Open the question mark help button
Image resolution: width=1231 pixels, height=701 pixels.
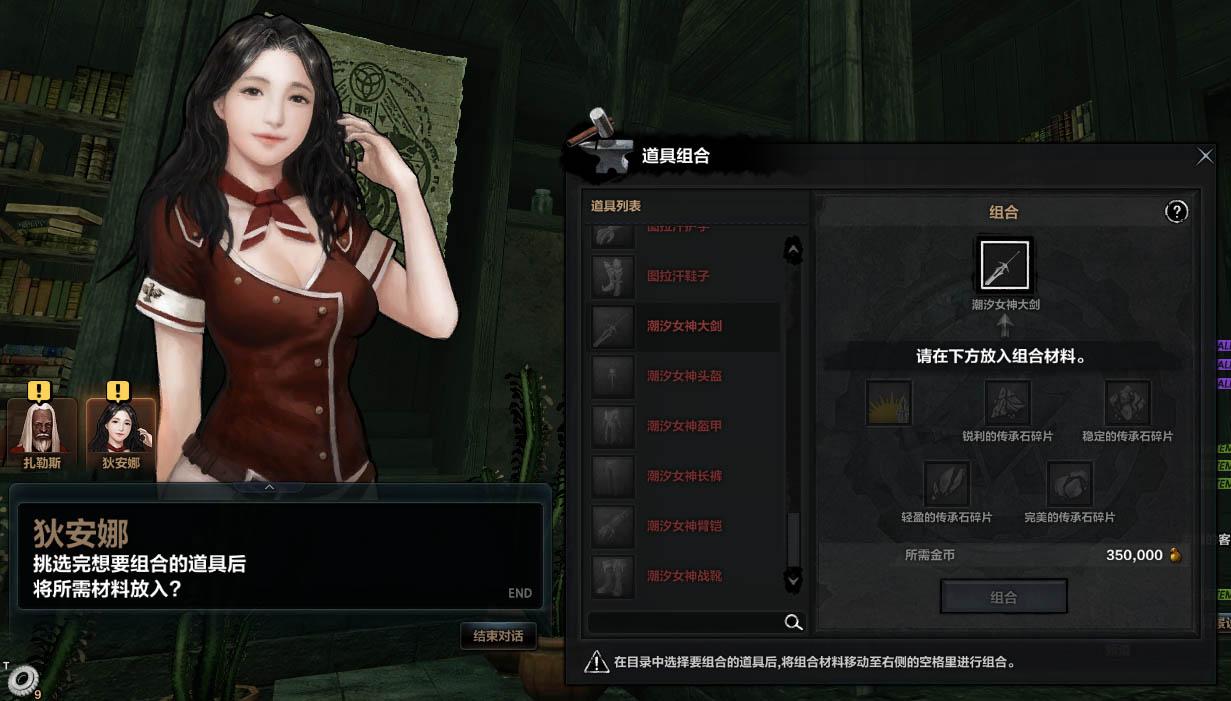pos(1177,211)
